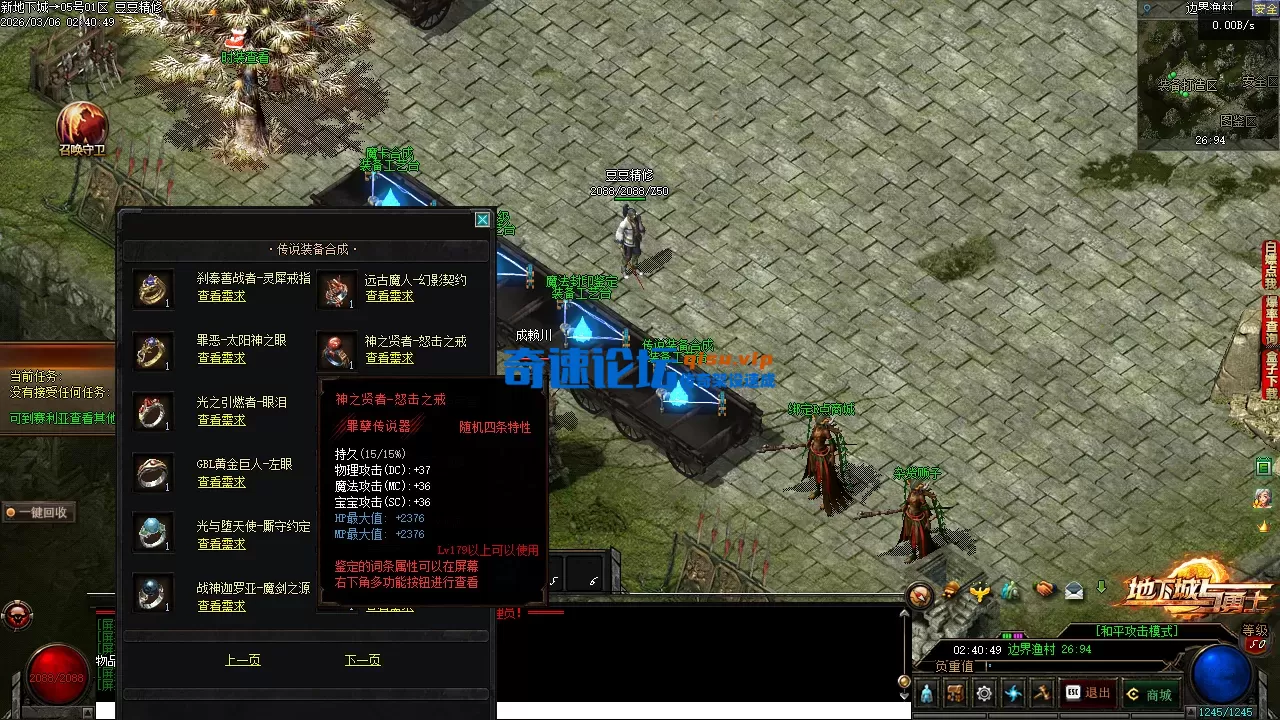Image resolution: width=1280 pixels, height=720 pixels.
Task: Show requirements for GBL黄金巨人-左眼
Action: [x=221, y=482]
